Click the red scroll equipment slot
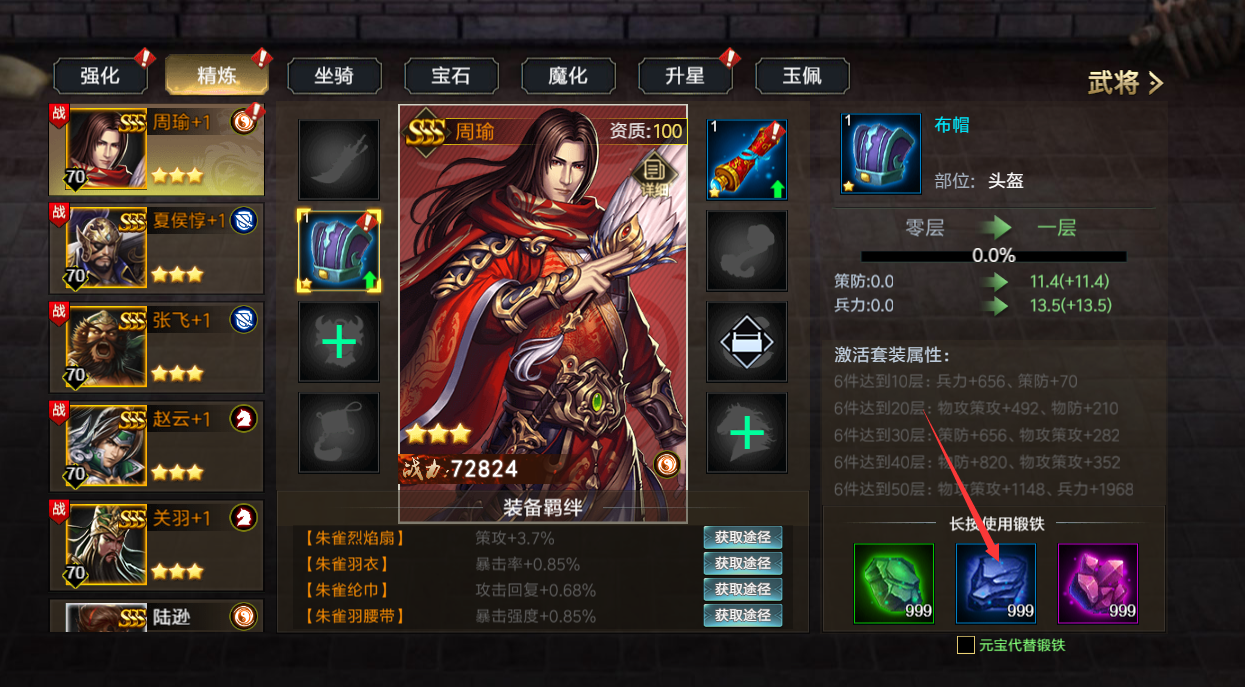The width and height of the screenshot is (1245, 687). [x=747, y=160]
